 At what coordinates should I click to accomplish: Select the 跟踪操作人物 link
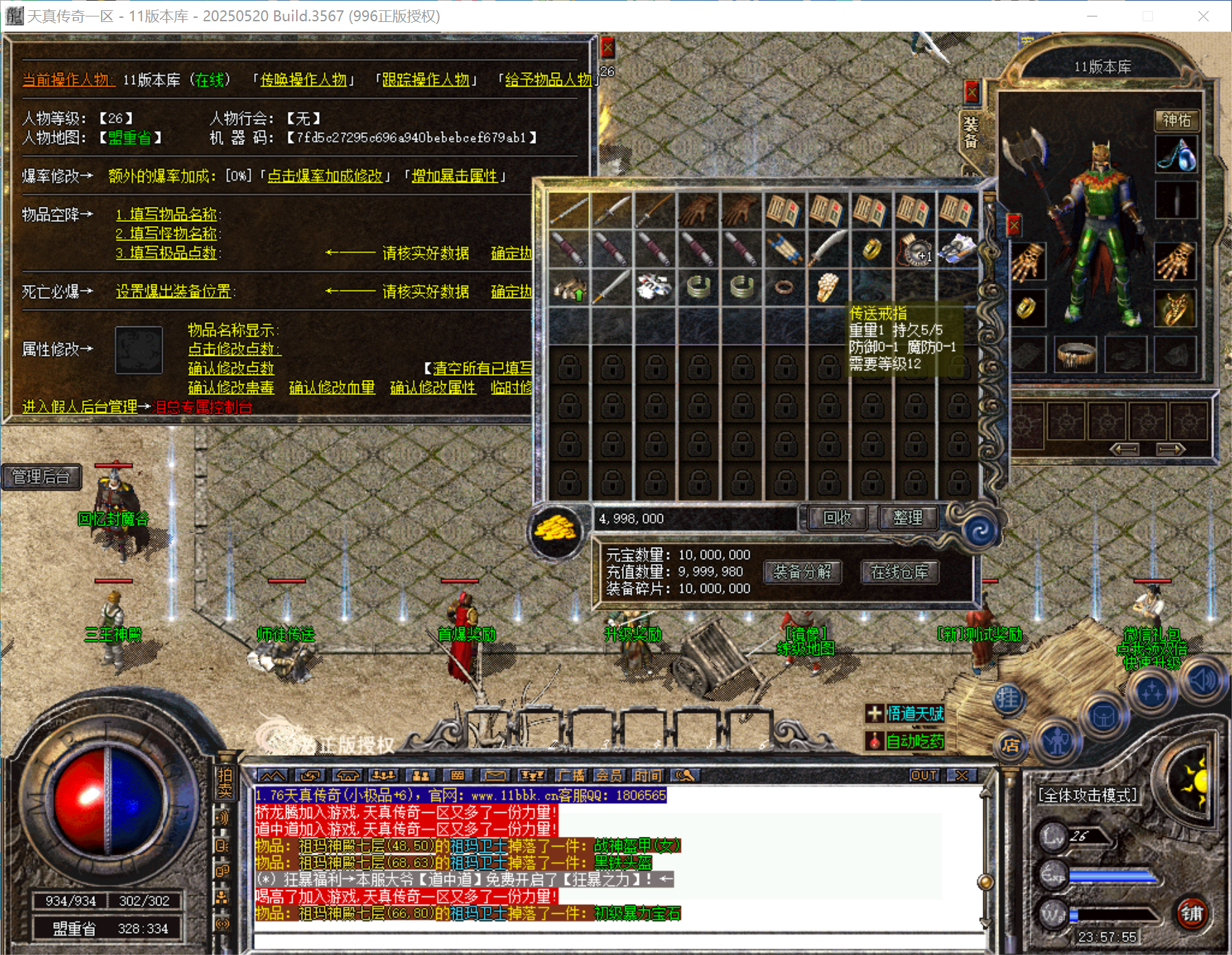(x=426, y=80)
